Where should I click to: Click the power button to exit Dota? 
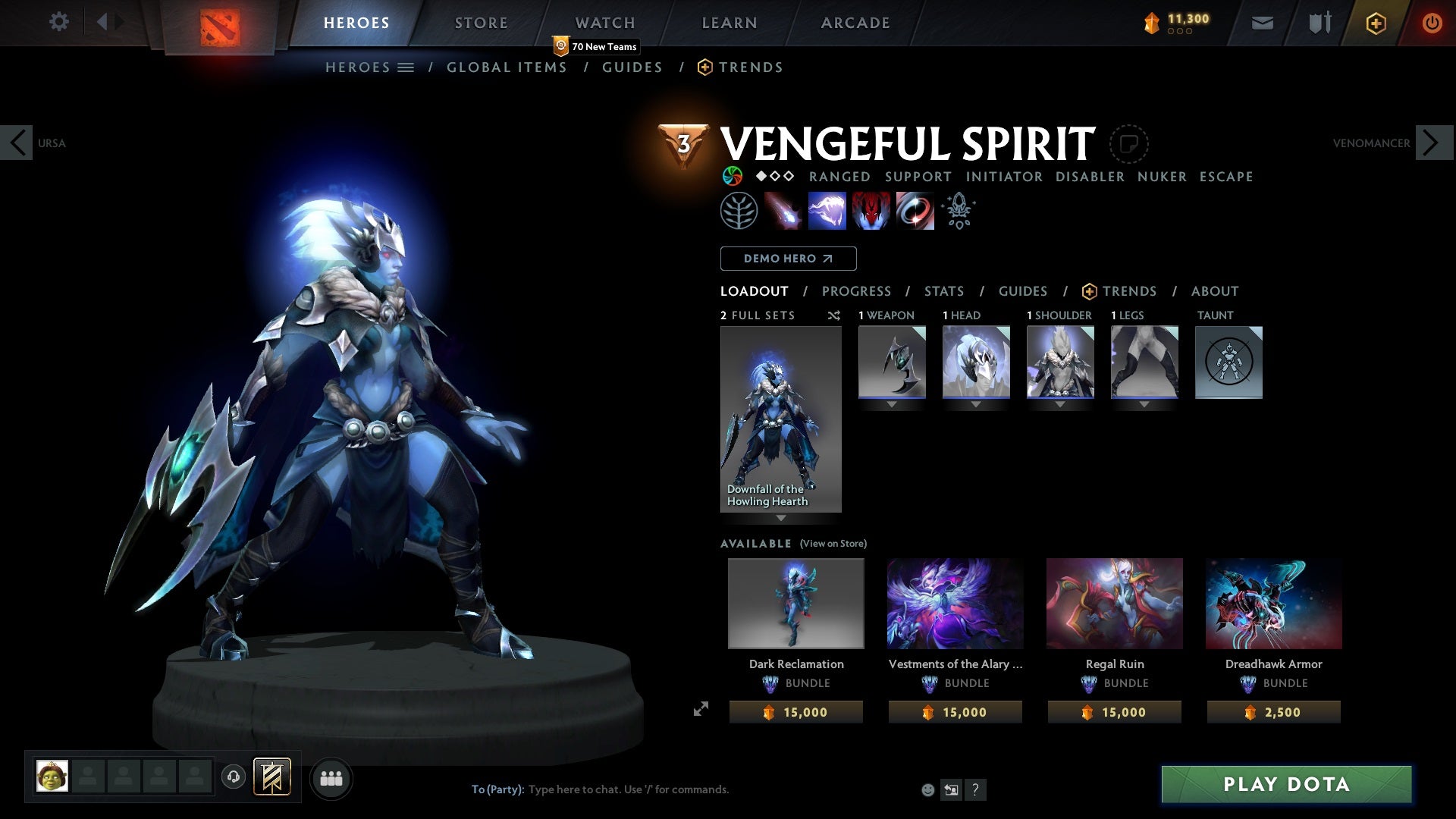1432,23
